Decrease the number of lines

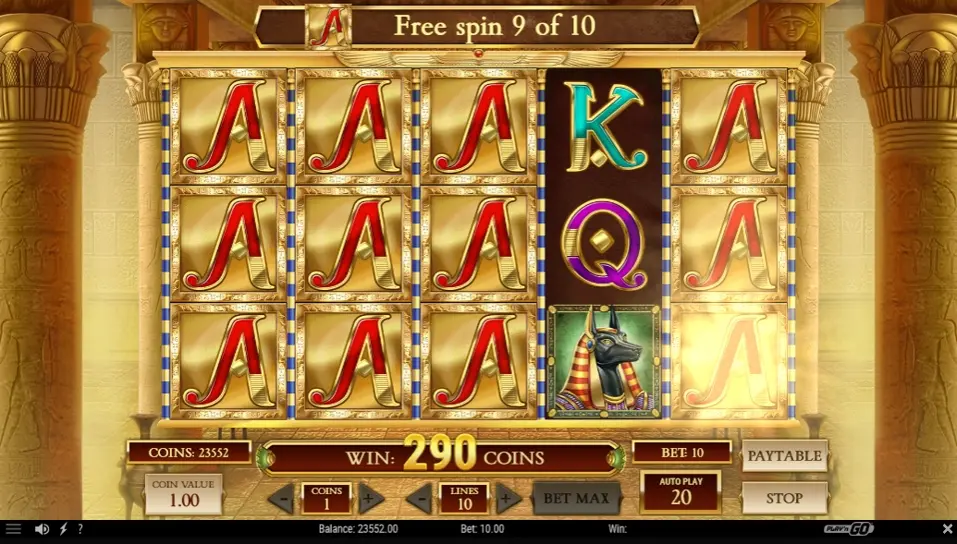pos(419,497)
